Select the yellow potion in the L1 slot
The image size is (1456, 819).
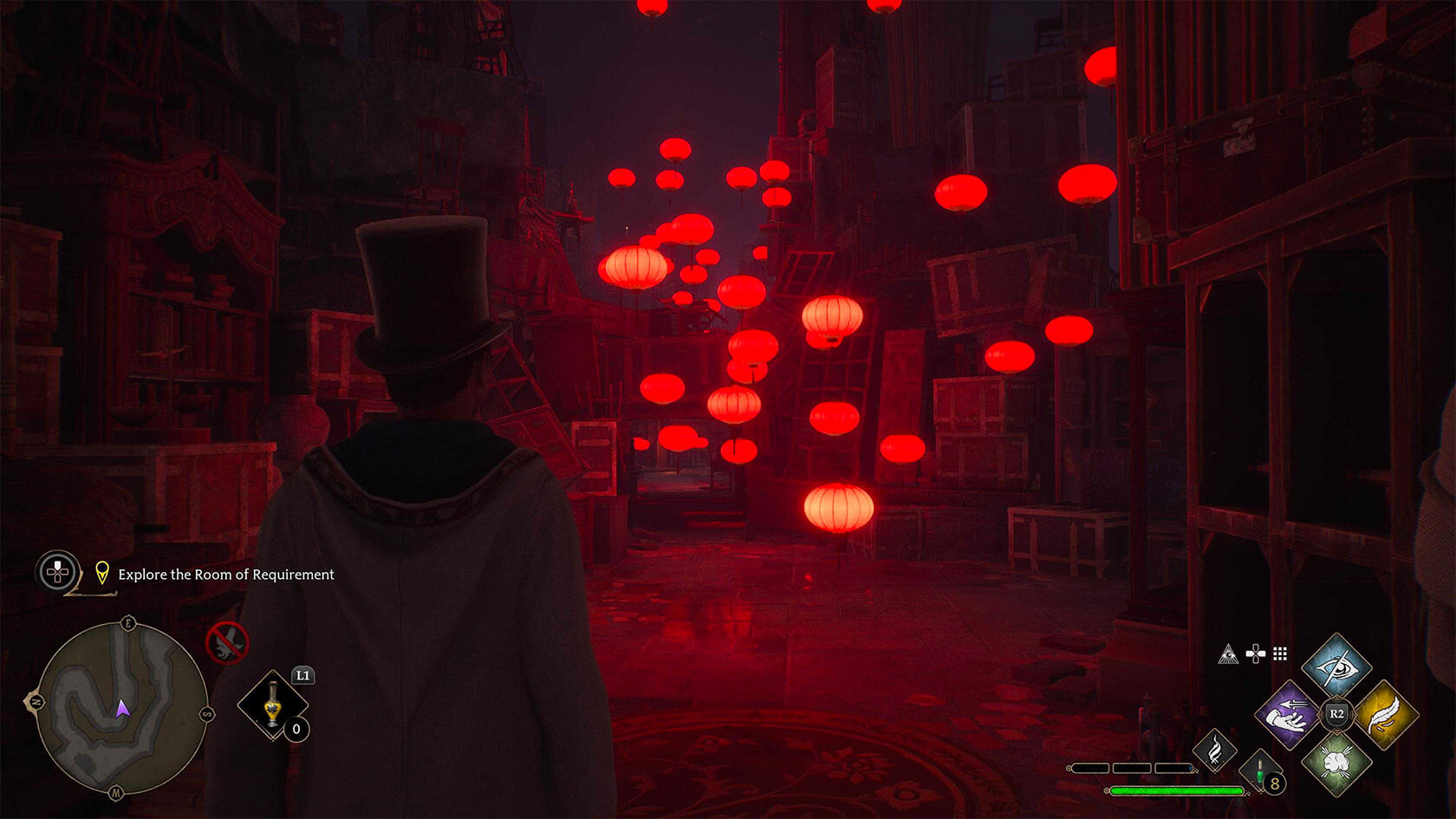(x=272, y=704)
